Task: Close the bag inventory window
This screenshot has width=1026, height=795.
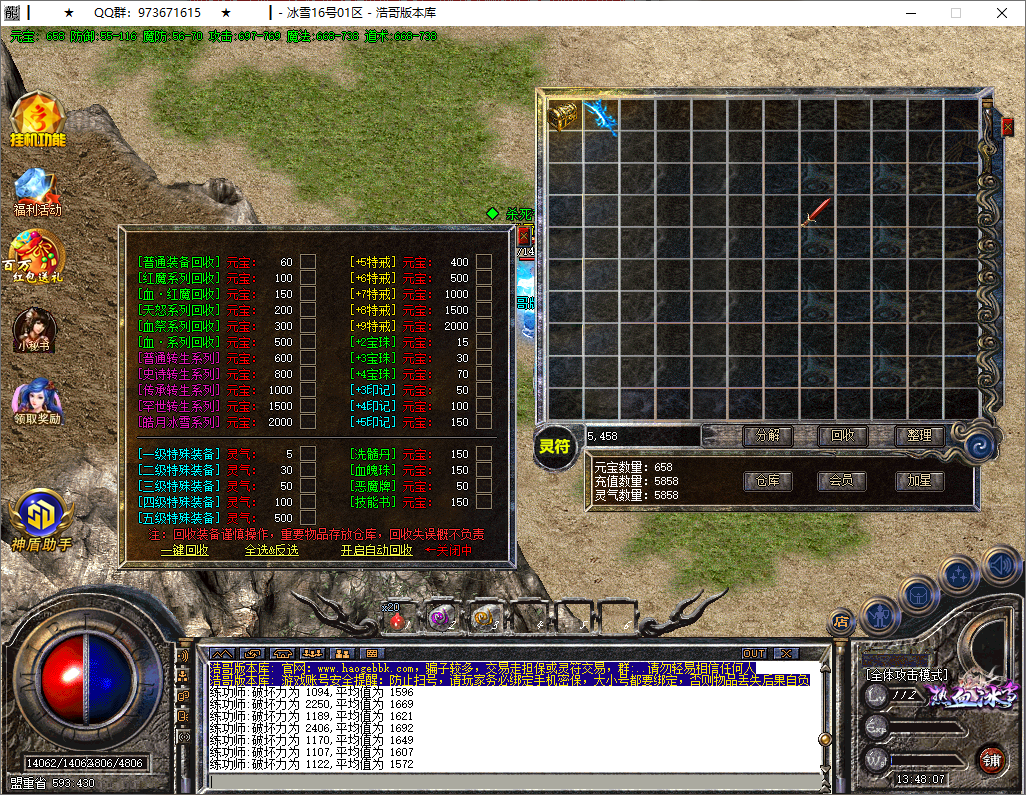Action: click(x=1007, y=127)
